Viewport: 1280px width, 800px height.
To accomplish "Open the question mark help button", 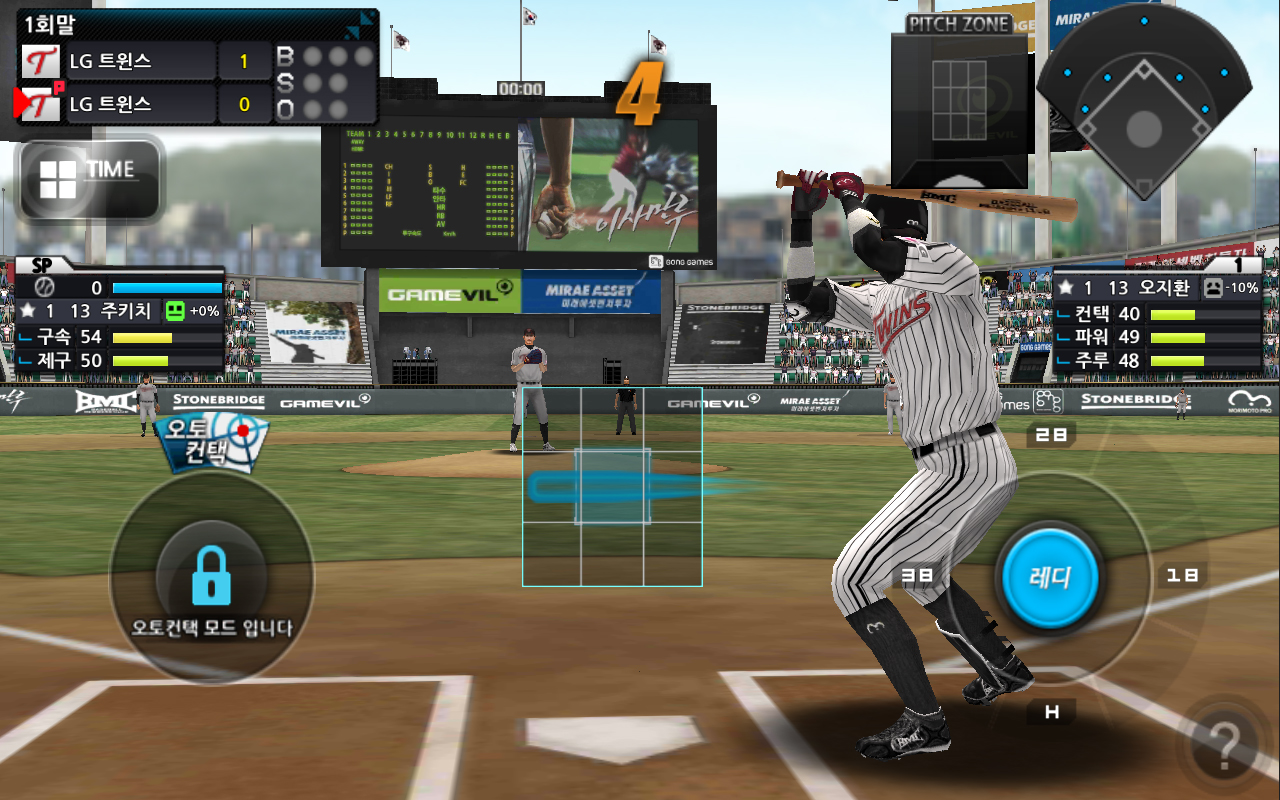I will point(1224,744).
